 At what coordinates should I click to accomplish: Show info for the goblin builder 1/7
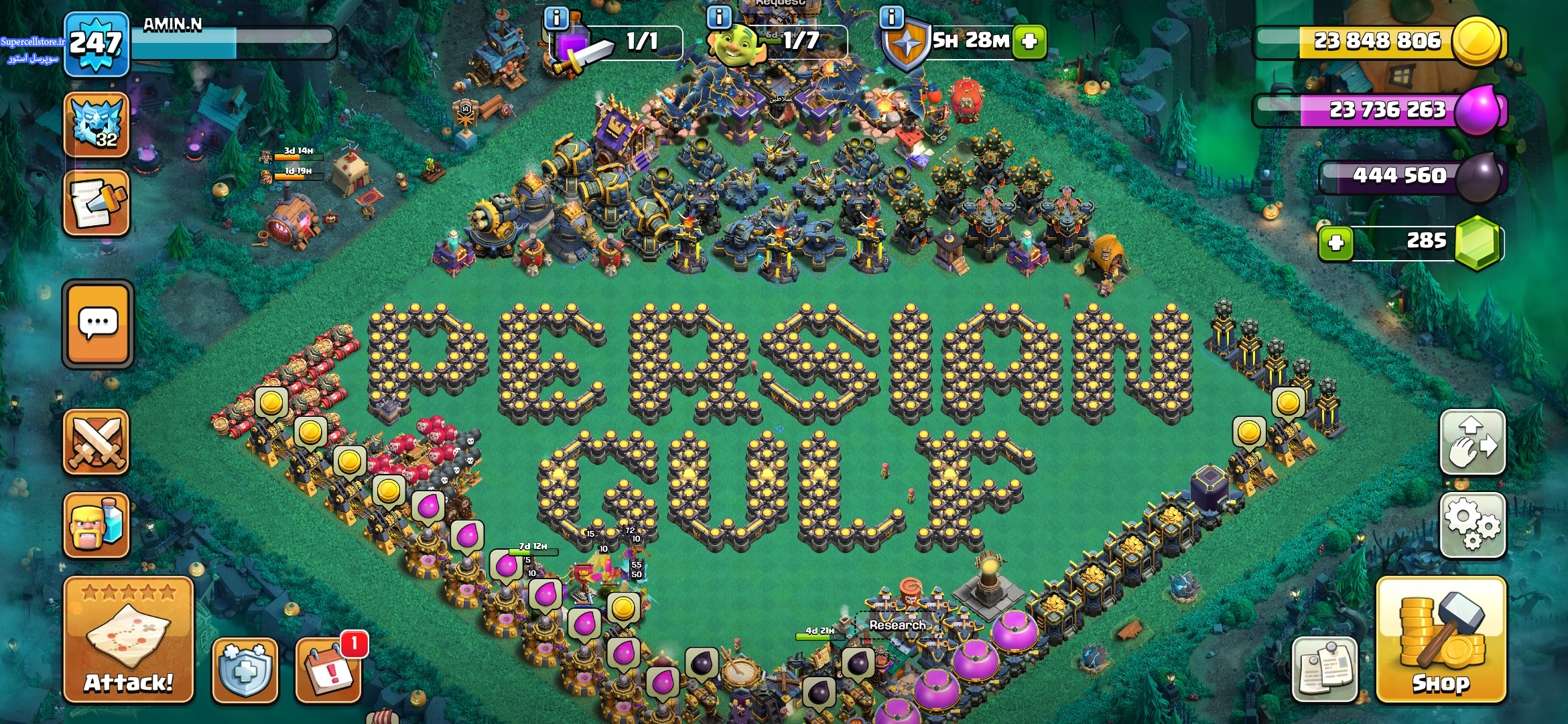coord(720,17)
